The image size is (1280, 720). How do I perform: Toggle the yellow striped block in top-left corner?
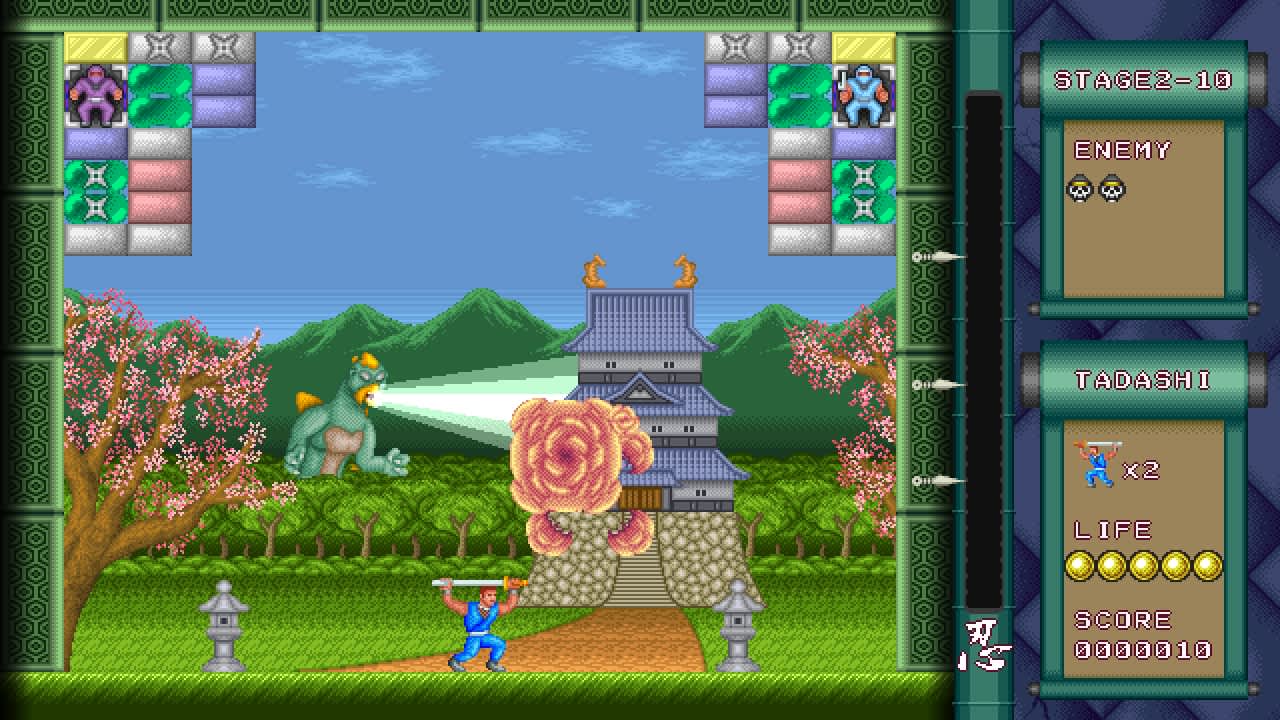pyautogui.click(x=95, y=45)
